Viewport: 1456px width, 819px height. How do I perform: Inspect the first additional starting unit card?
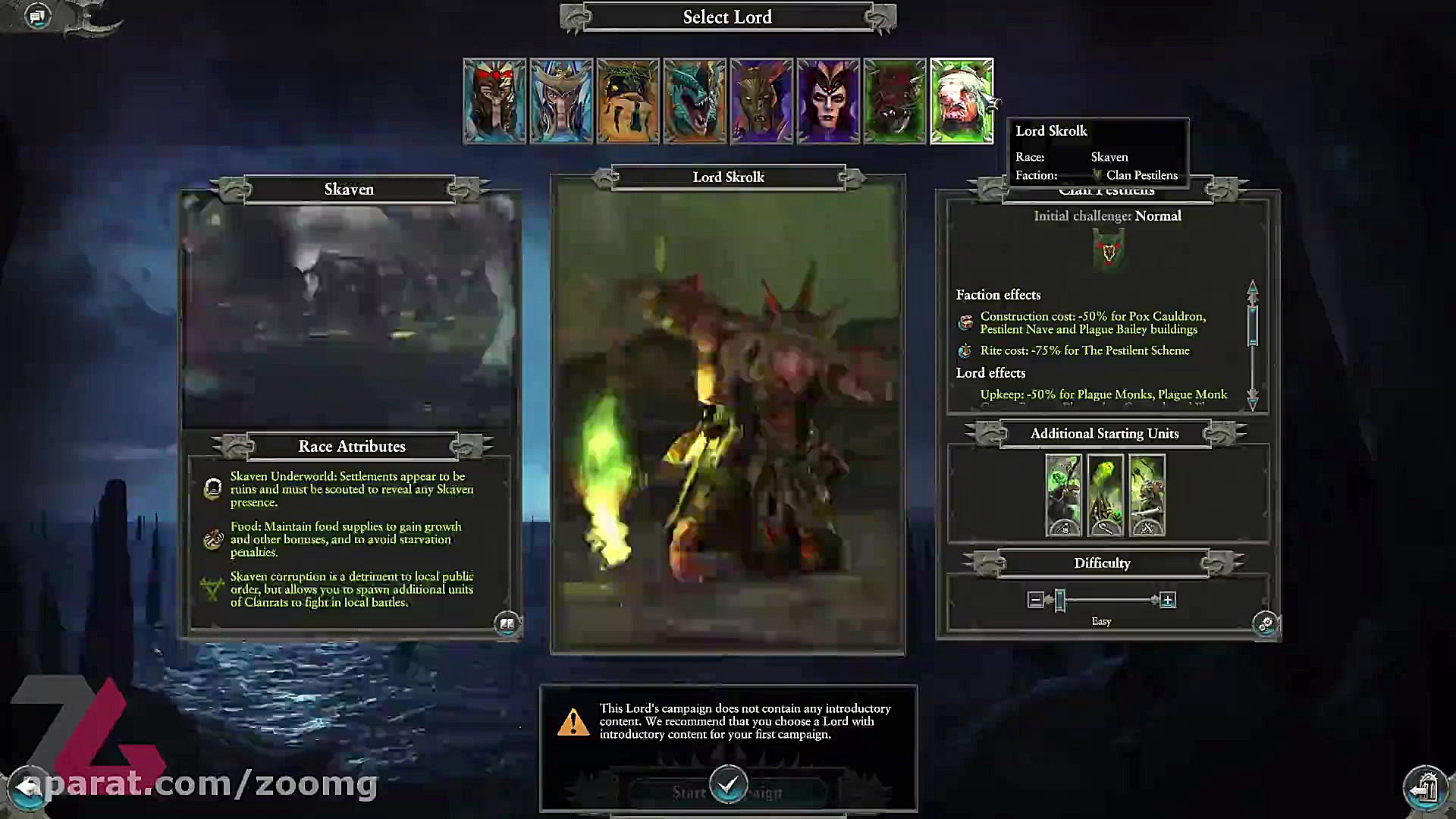[x=1063, y=495]
